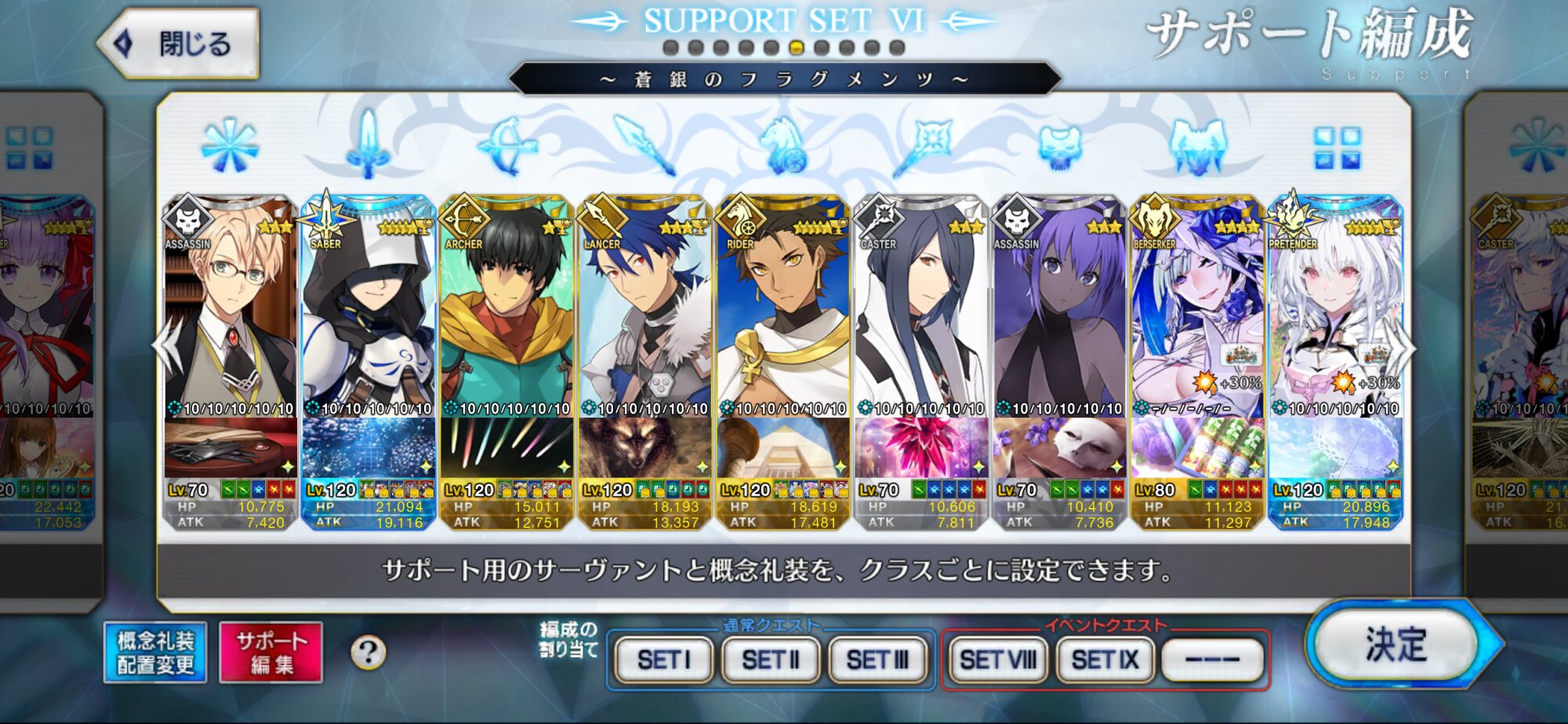Confirm the formation with 決定 button
Screen dimensions: 1568x724
click(x=1396, y=645)
